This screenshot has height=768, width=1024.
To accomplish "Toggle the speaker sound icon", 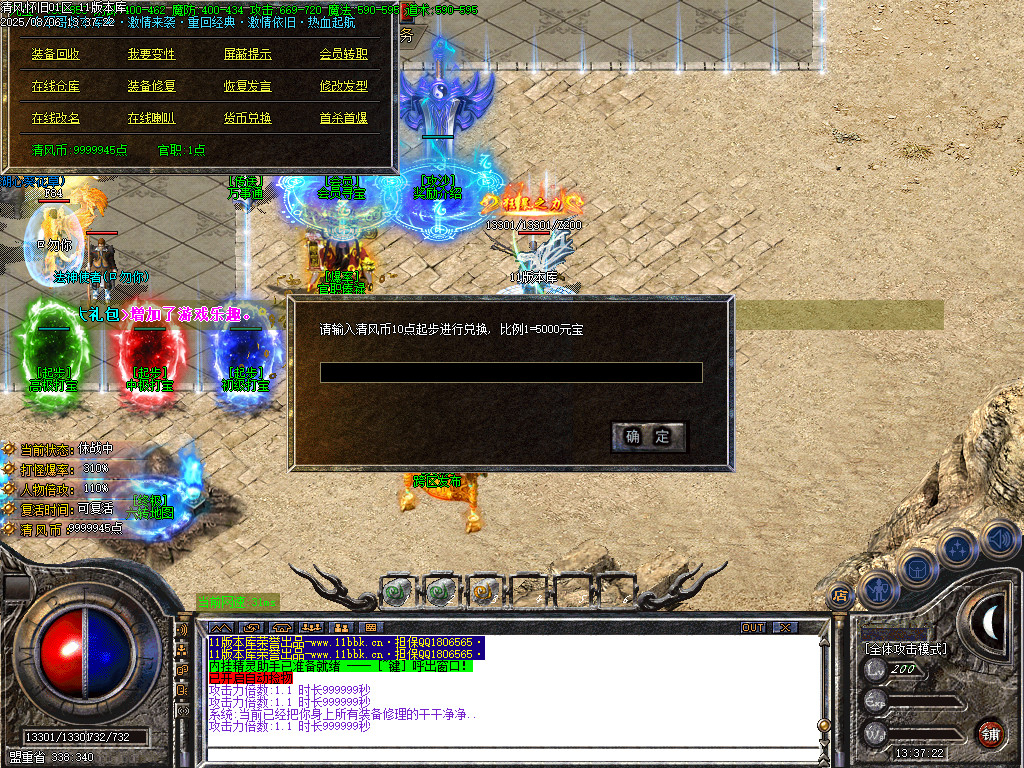I will click(x=1000, y=540).
